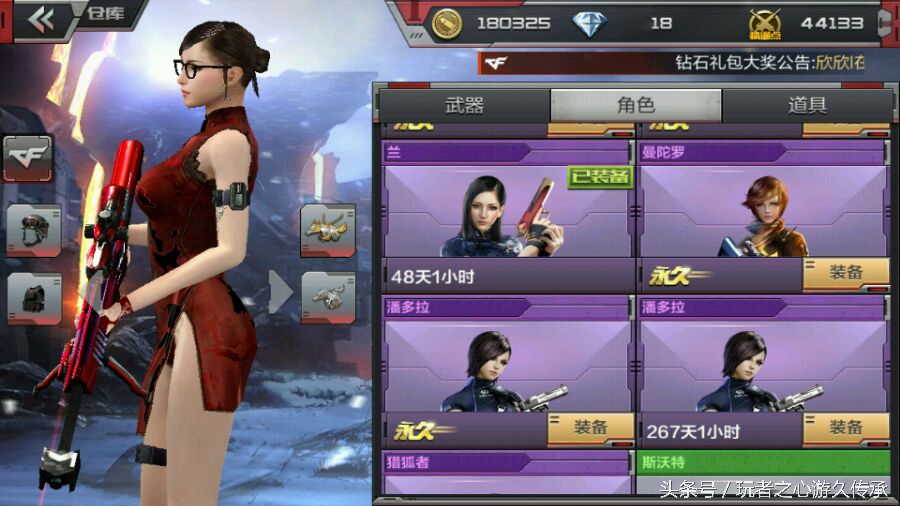Open the 钻石礼包 announcement banner
Viewport: 900px width, 506px height.
(x=680, y=63)
